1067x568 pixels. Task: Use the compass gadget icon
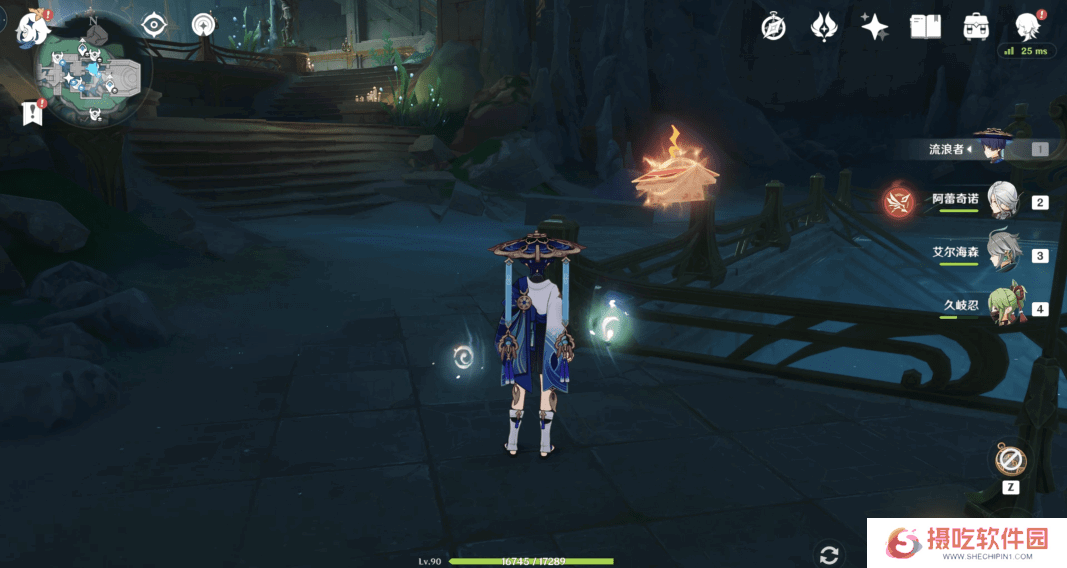click(x=1011, y=461)
